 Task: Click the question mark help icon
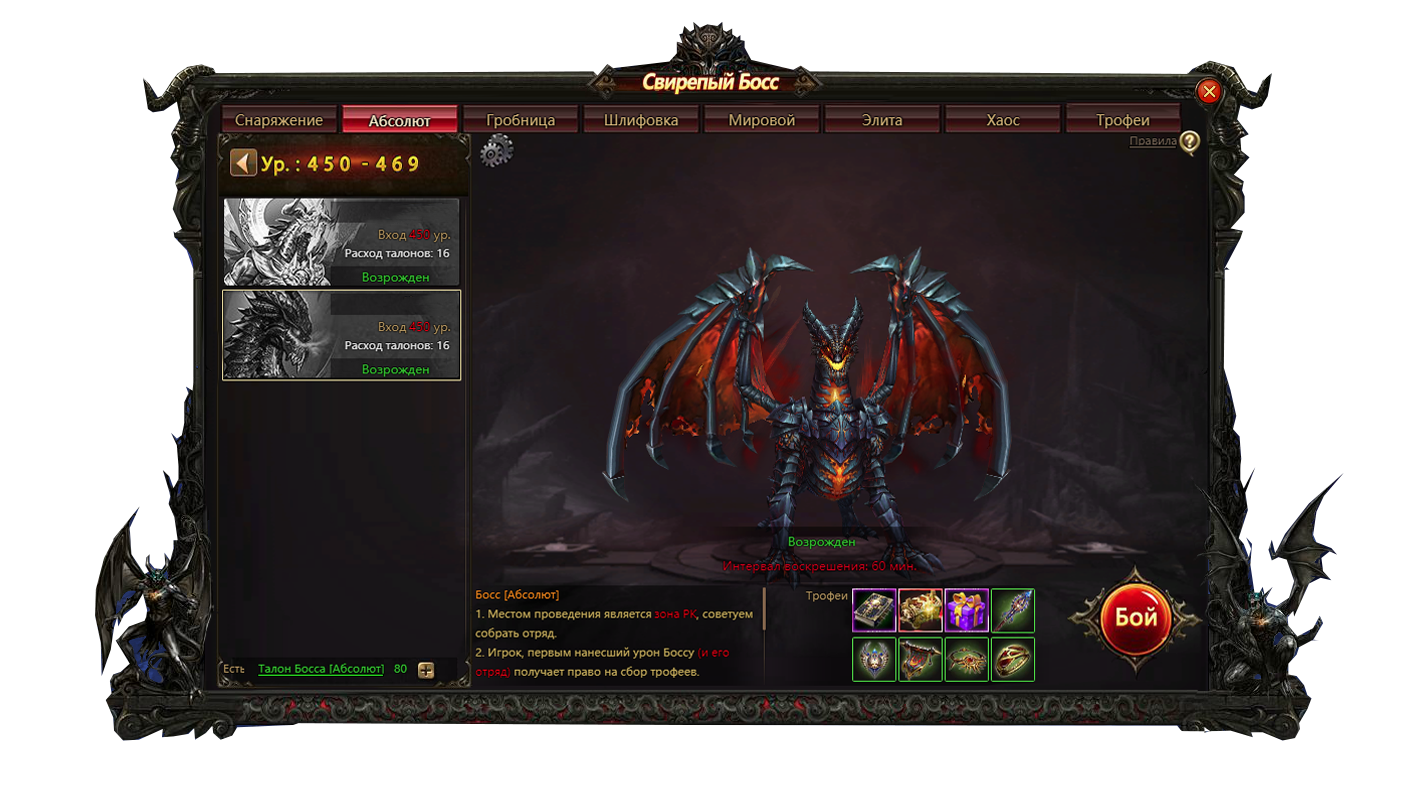pyautogui.click(x=1189, y=142)
